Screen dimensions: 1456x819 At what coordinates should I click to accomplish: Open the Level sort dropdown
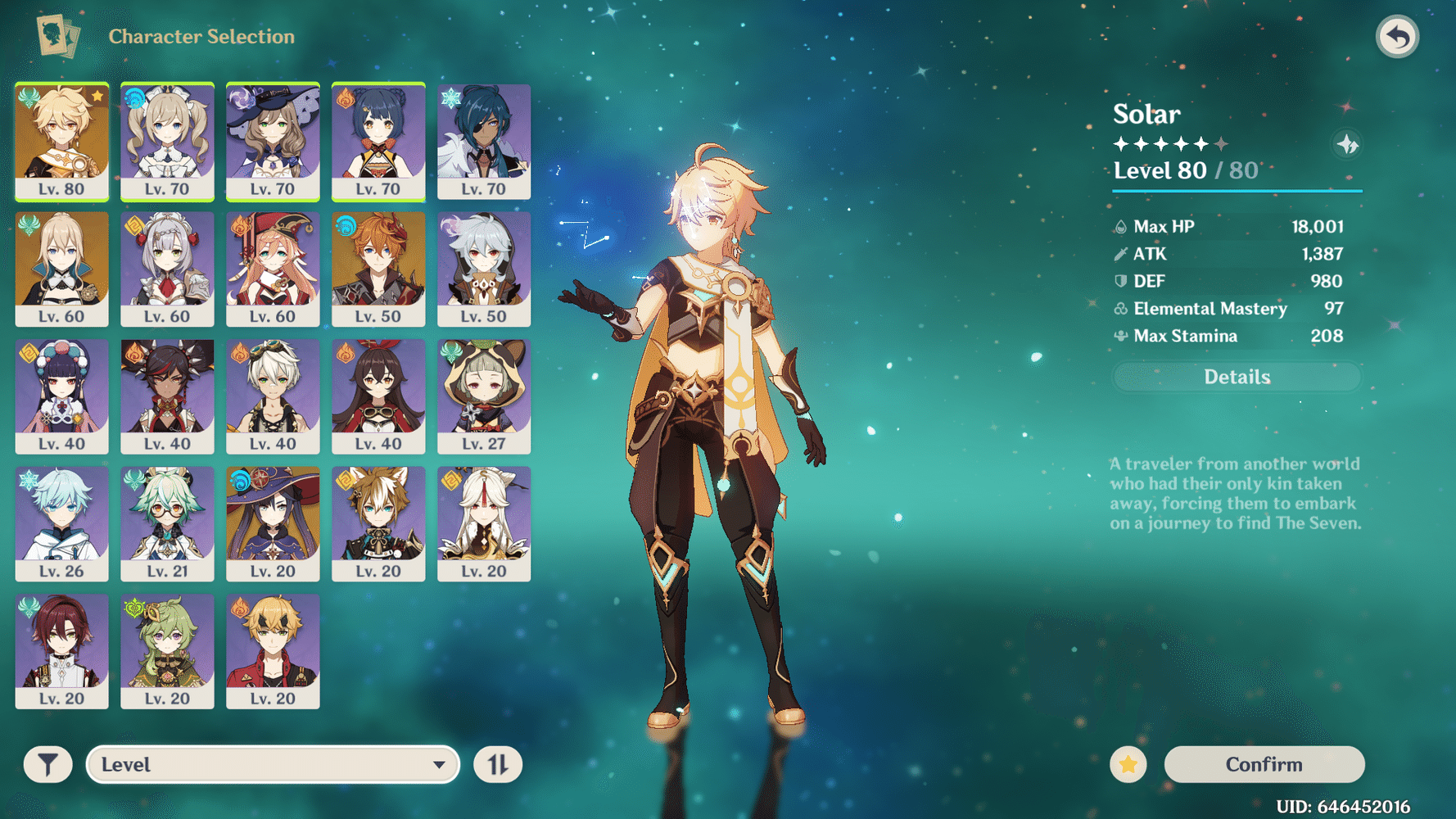coord(273,764)
